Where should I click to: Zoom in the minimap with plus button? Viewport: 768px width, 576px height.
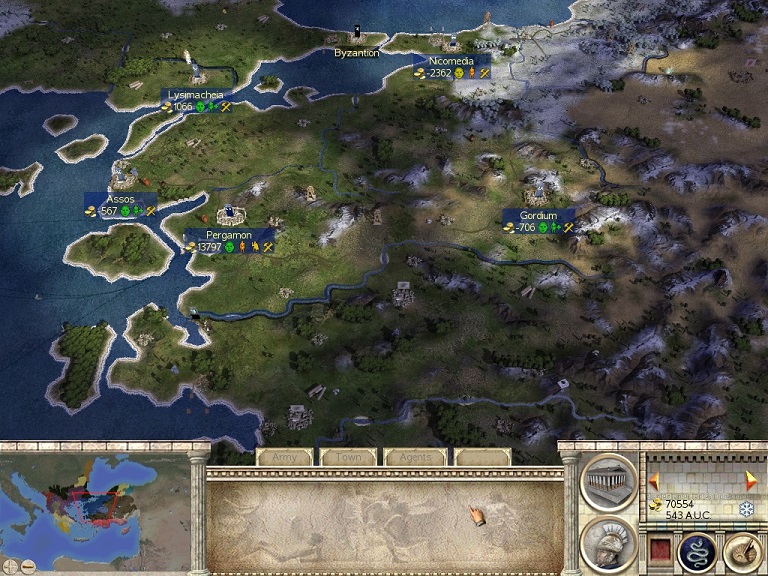9,567
